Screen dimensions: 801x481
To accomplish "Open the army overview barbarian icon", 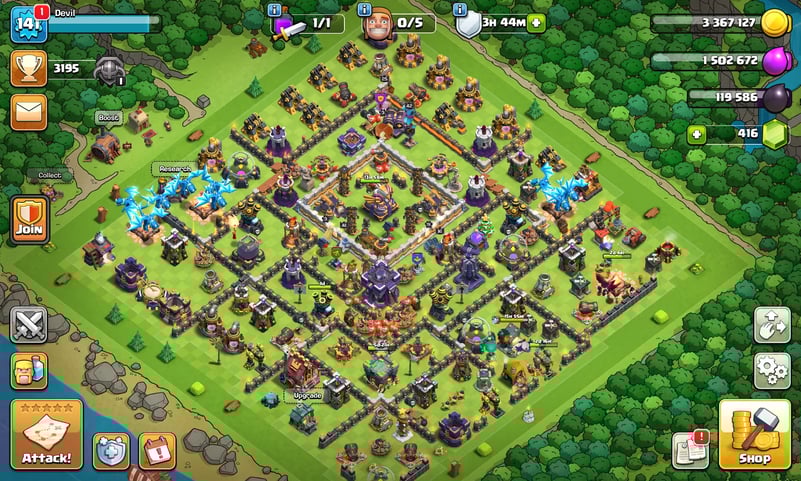I will (x=29, y=371).
